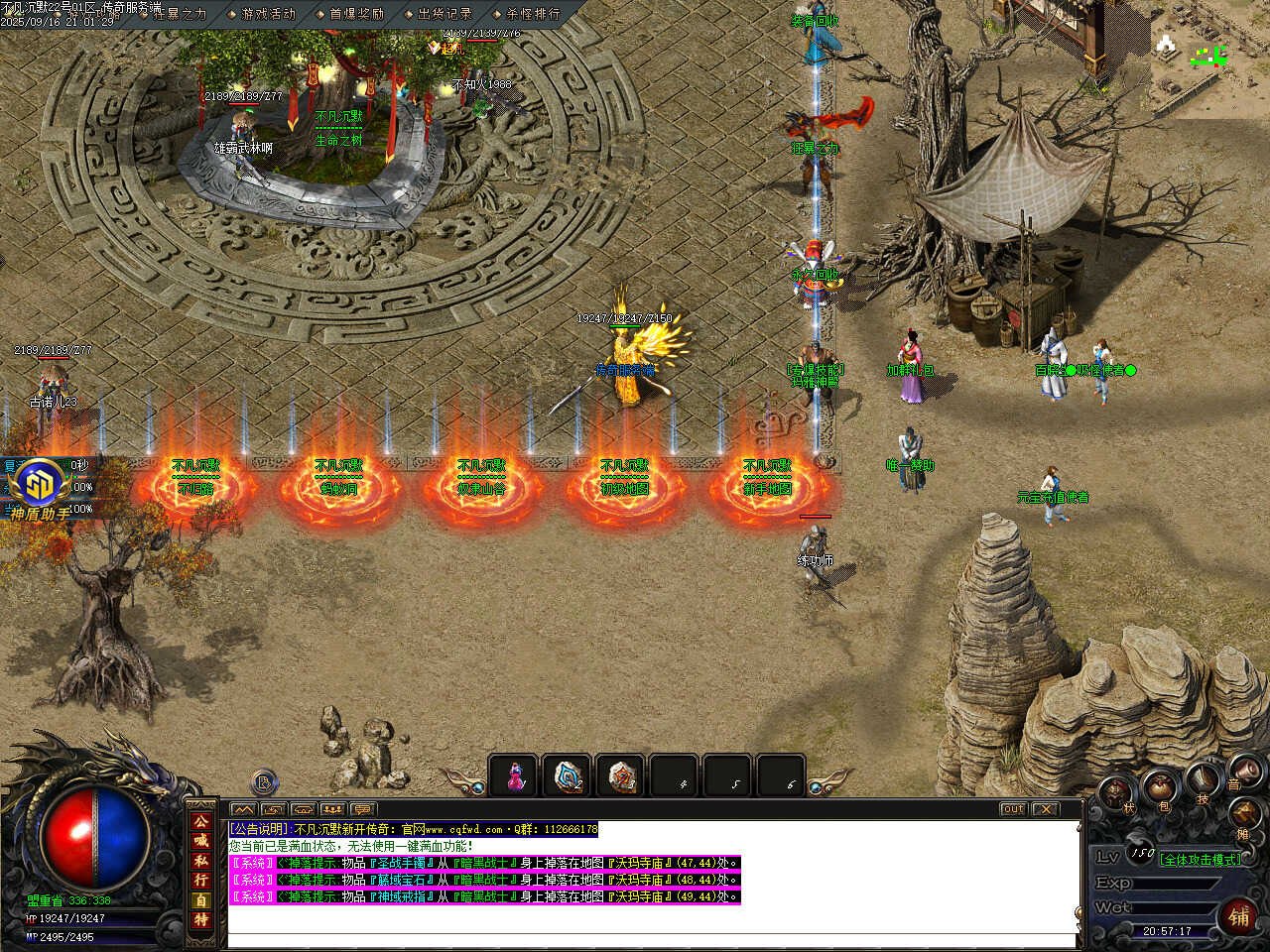Viewport: 1270px width, 952px height.
Task: Select the 喊 shout chat channel
Action: pyautogui.click(x=201, y=841)
